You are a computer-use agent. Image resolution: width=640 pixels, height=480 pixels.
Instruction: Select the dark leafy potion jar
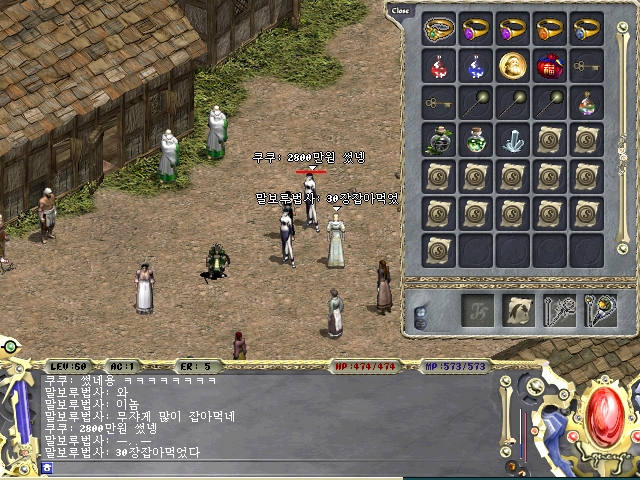pos(439,140)
